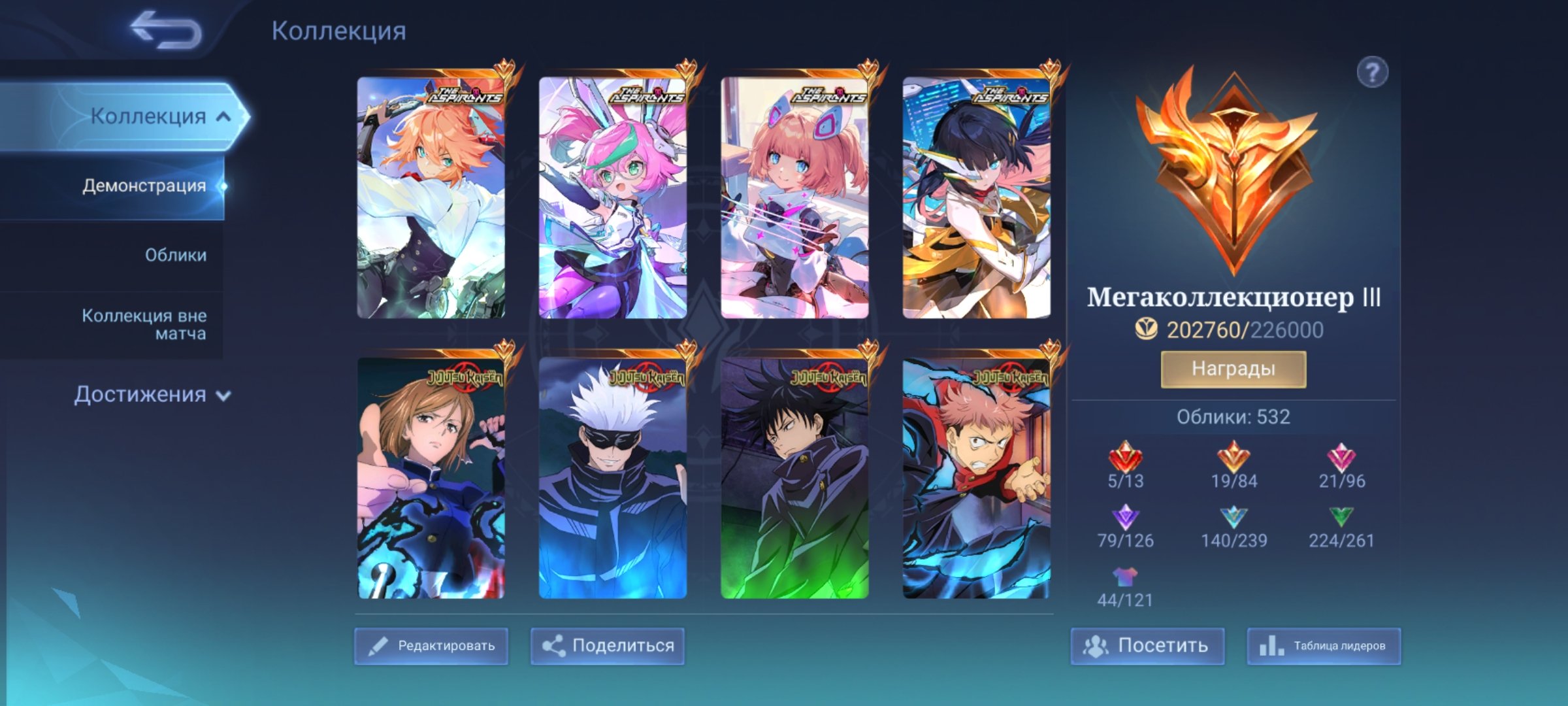Pick the Aspirants card with cat-ear headphones
The width and height of the screenshot is (1568, 706).
click(x=794, y=197)
